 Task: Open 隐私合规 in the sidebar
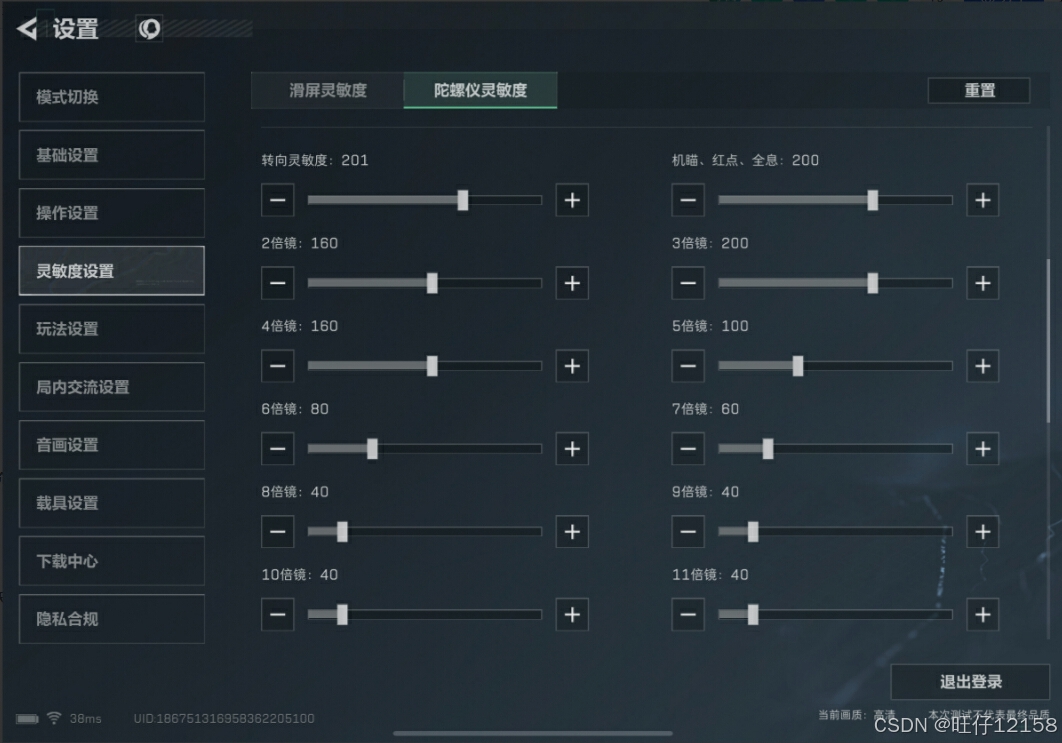tap(111, 619)
